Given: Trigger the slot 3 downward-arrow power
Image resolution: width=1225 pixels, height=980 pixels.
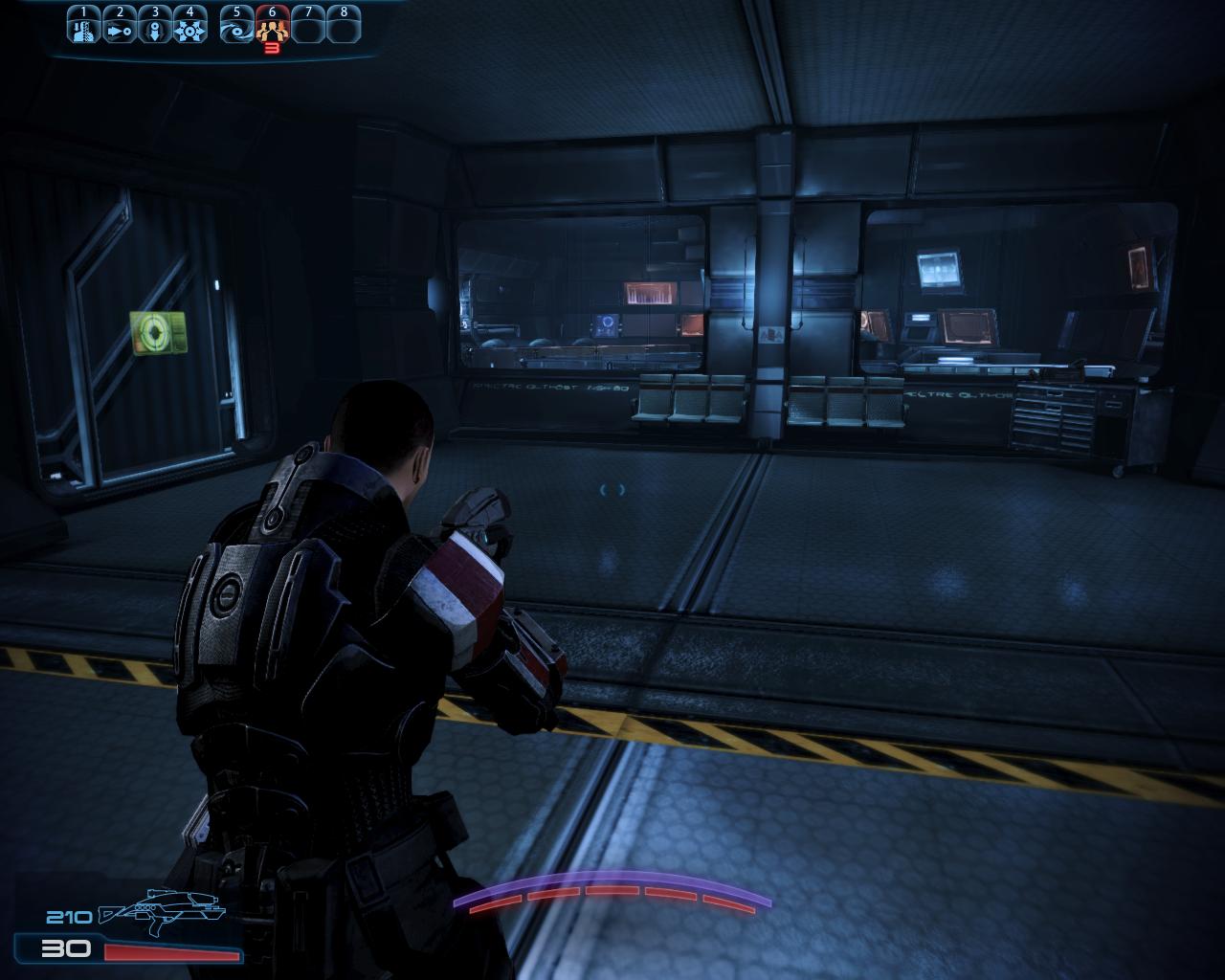Looking at the screenshot, I should [x=155, y=28].
